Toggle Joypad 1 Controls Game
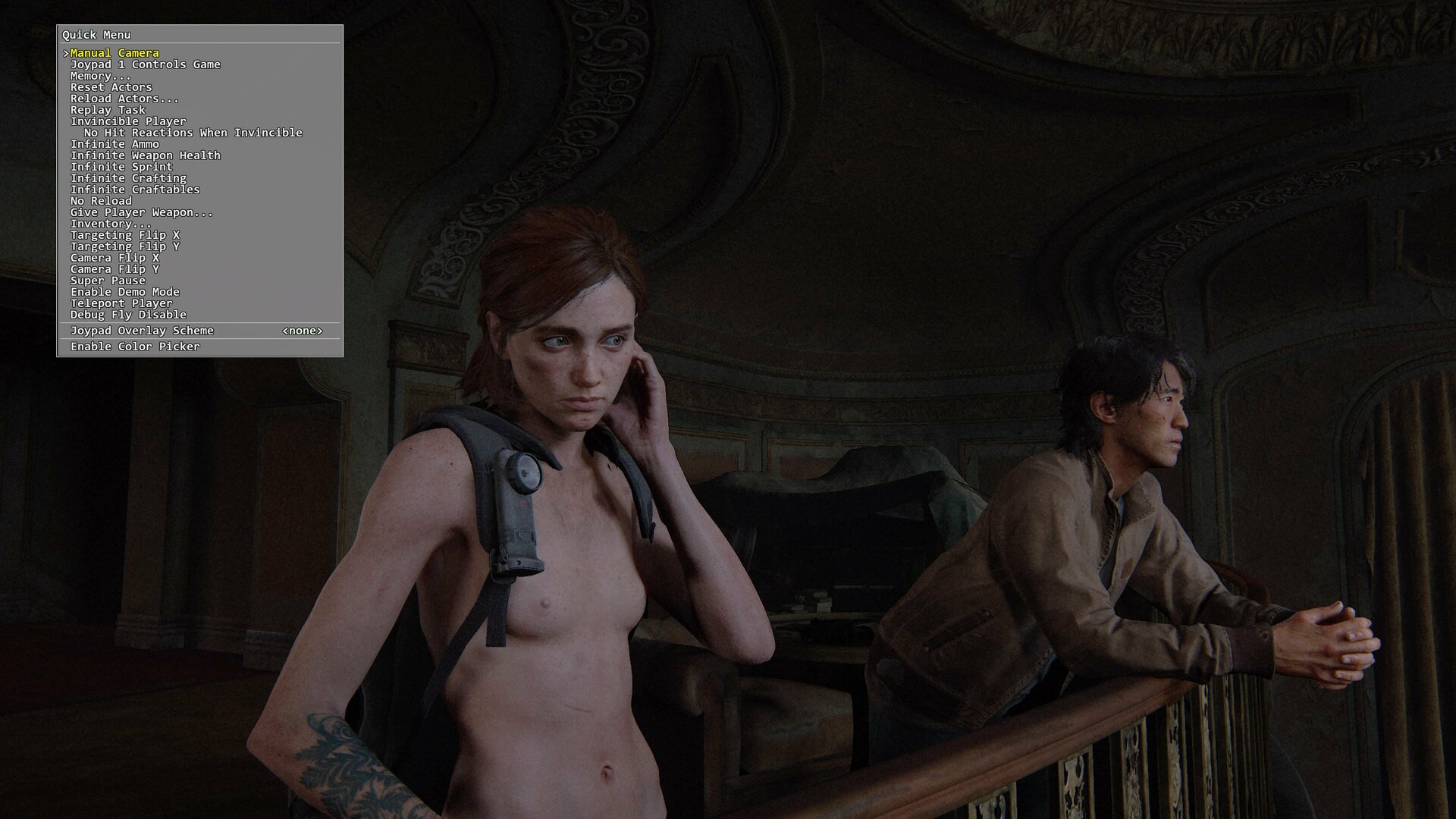Viewport: 1456px width, 819px height. 145,64
